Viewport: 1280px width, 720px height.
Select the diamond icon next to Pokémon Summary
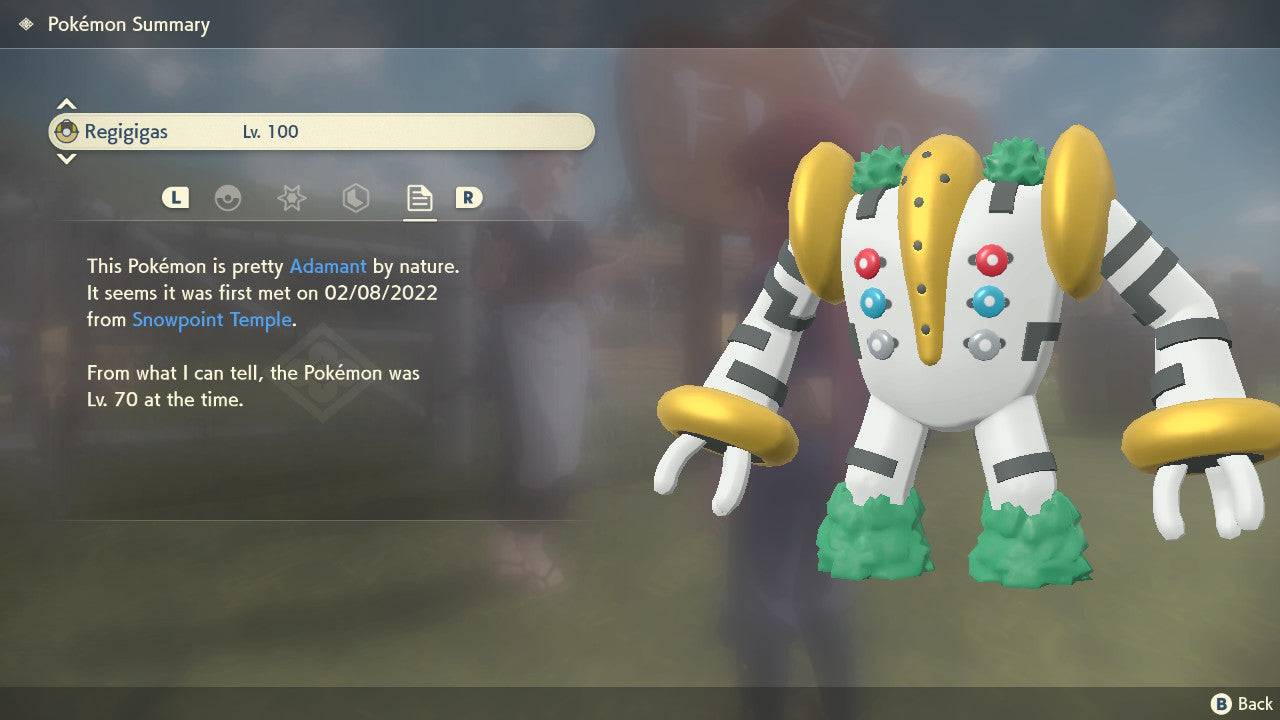coord(27,23)
